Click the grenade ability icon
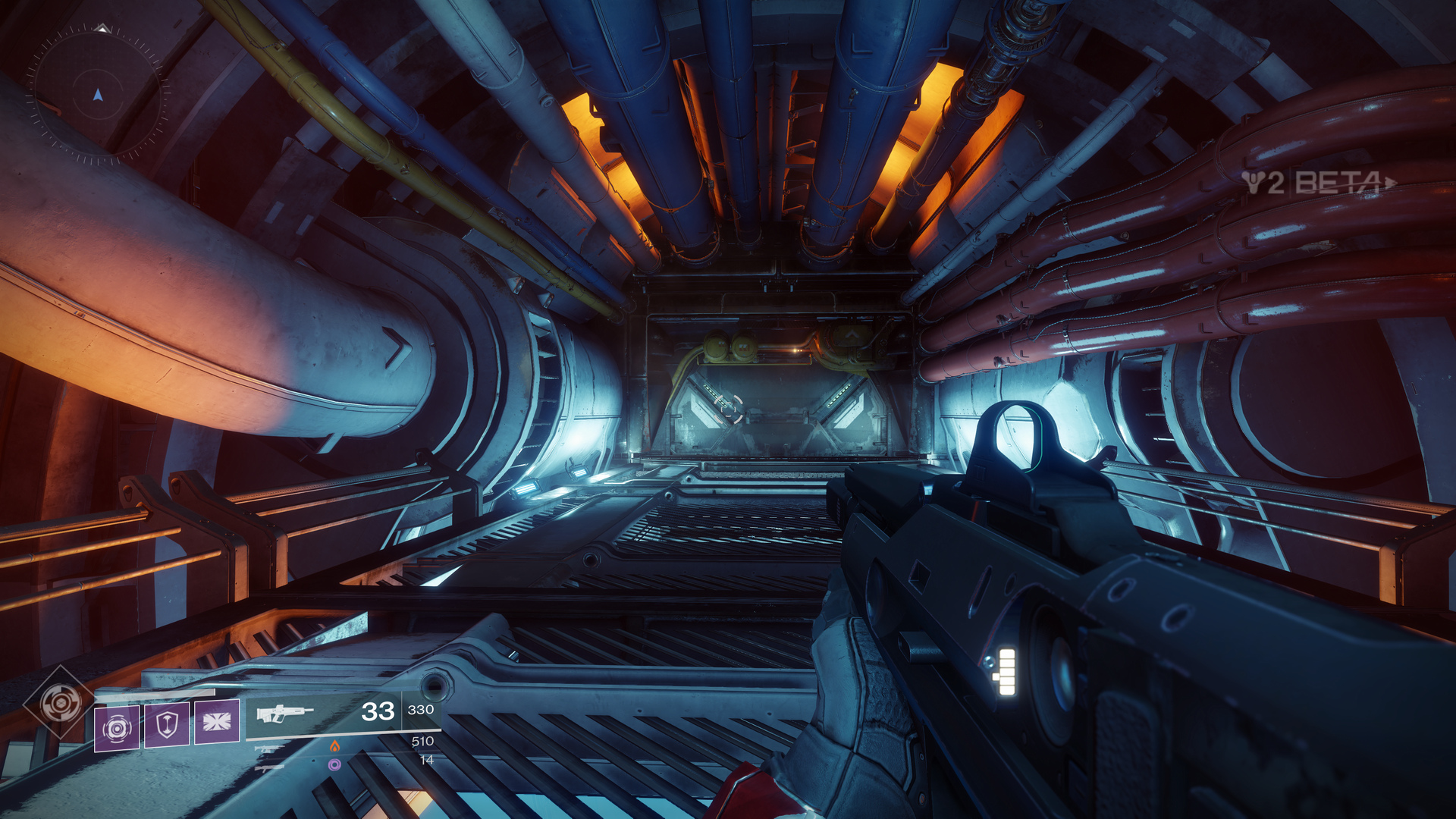 pos(116,729)
